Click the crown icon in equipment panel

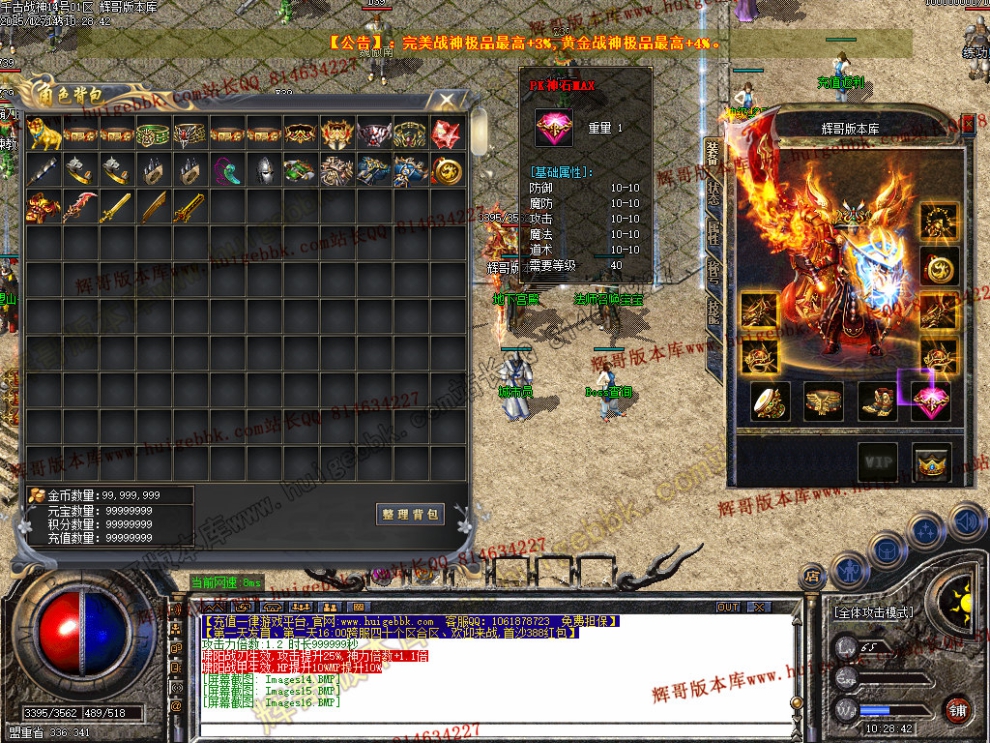coord(932,461)
